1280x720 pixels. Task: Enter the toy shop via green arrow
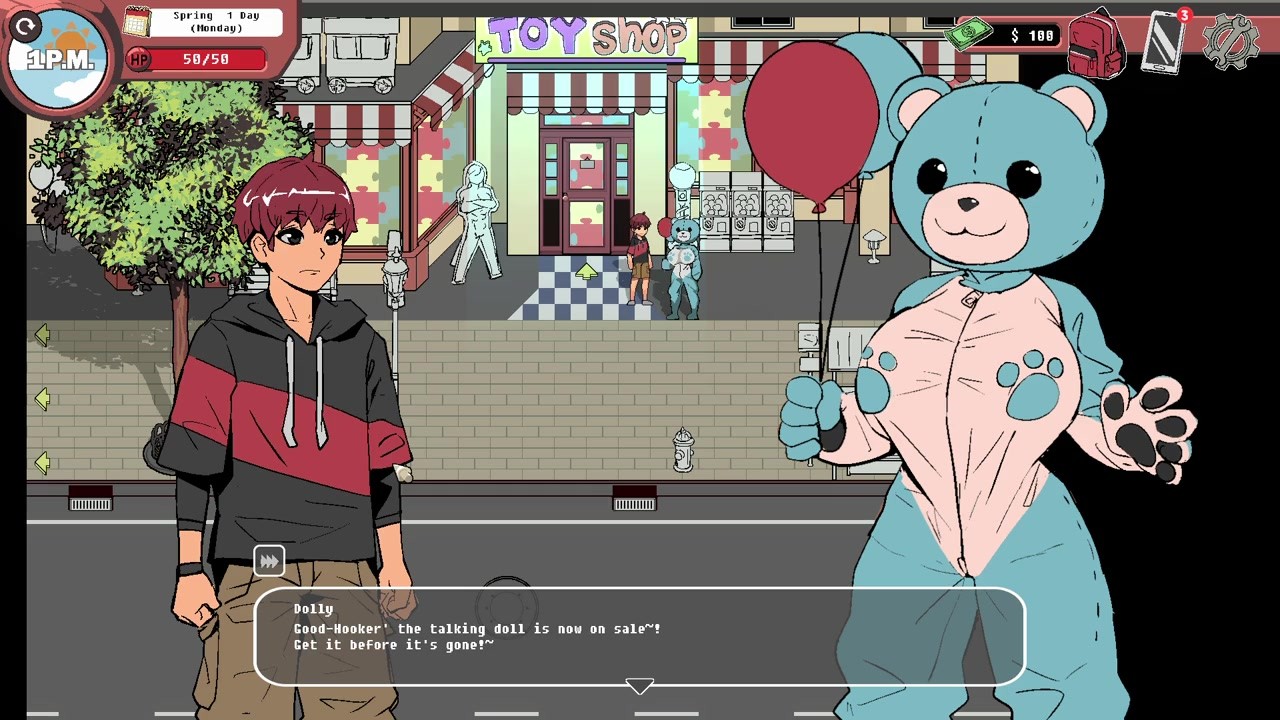[x=587, y=270]
